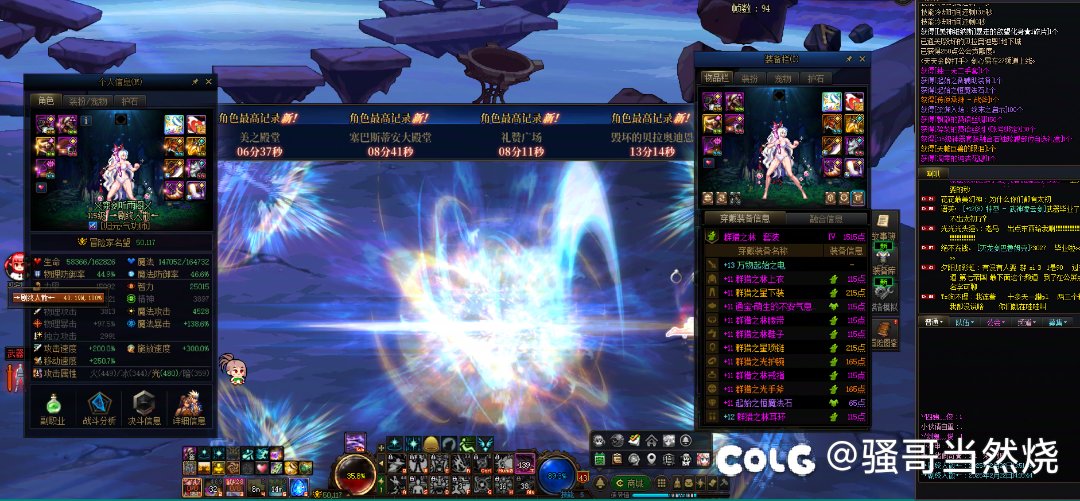Select the 穿戴装备信息 worn equipment tab
Image resolution: width=1080 pixels, height=501 pixels.
point(744,219)
